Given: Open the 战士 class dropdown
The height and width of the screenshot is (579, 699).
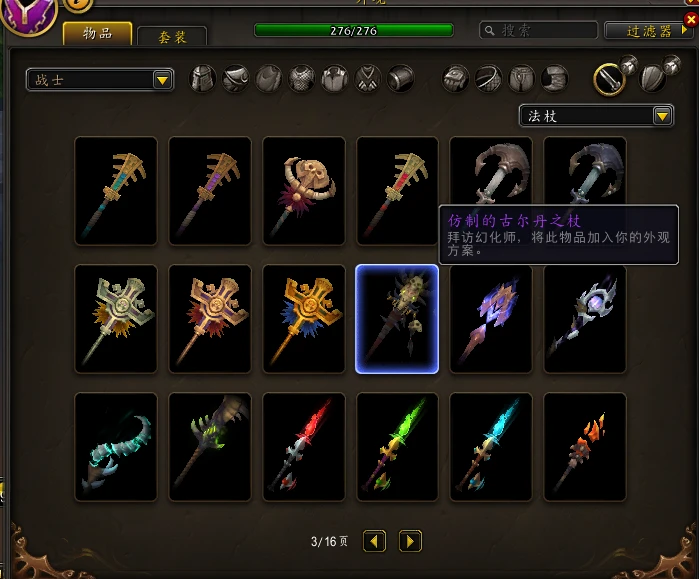Looking at the screenshot, I should pos(100,80).
